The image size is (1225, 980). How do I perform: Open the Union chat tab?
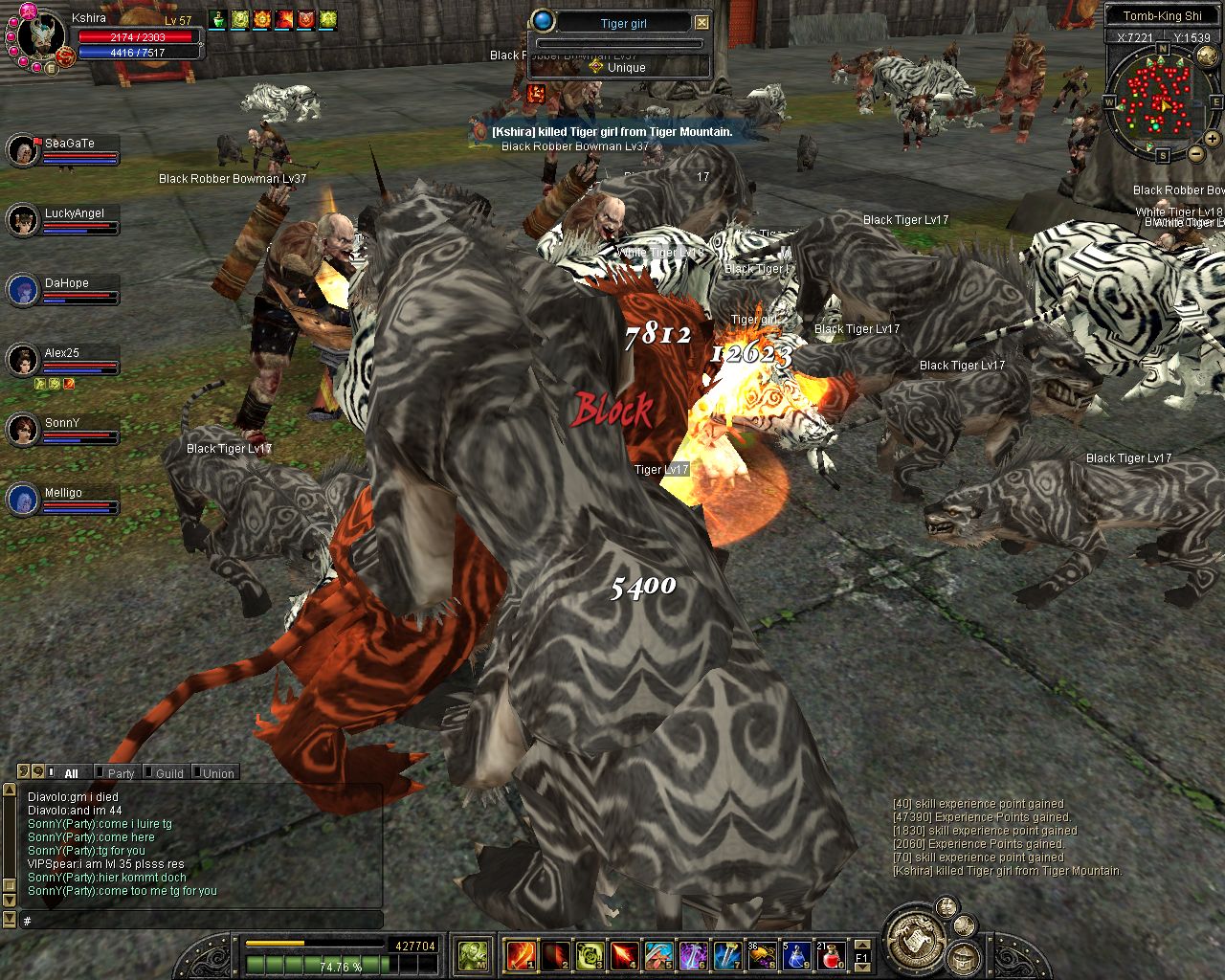(x=218, y=773)
